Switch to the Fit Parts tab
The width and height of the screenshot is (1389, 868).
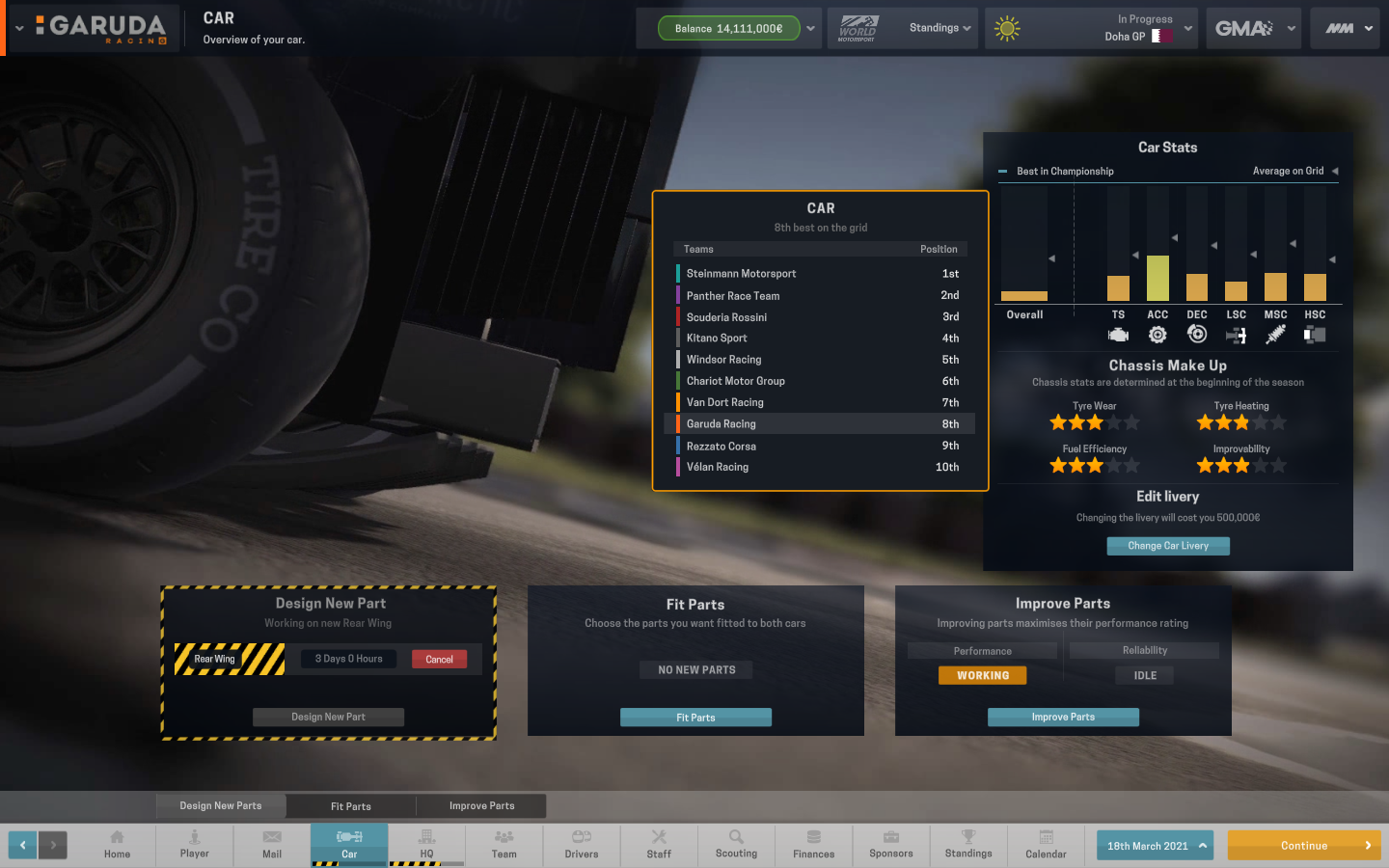pyautogui.click(x=350, y=805)
